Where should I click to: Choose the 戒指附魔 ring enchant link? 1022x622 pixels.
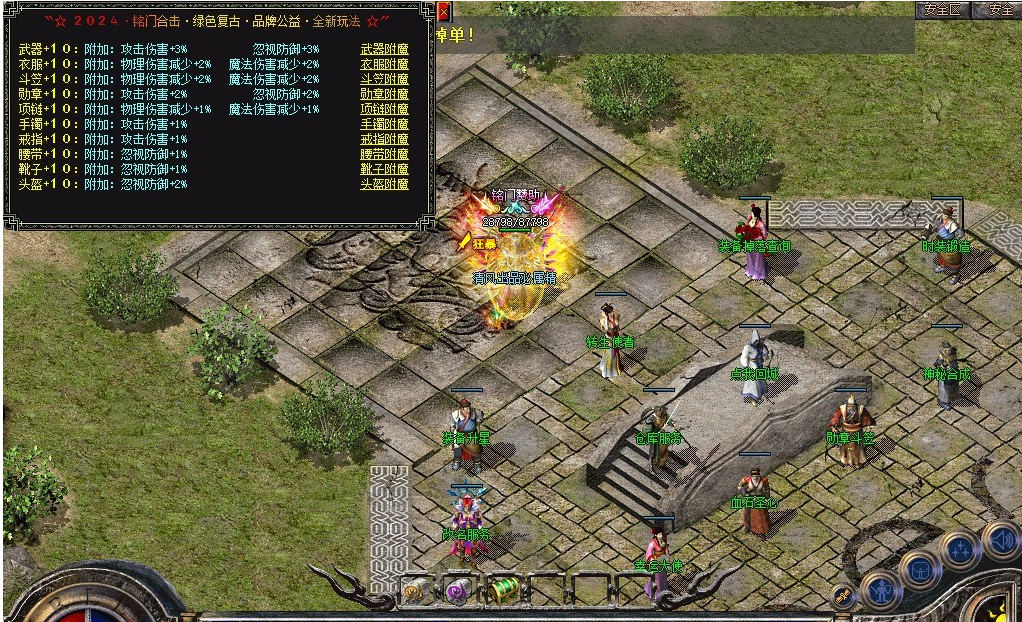384,139
